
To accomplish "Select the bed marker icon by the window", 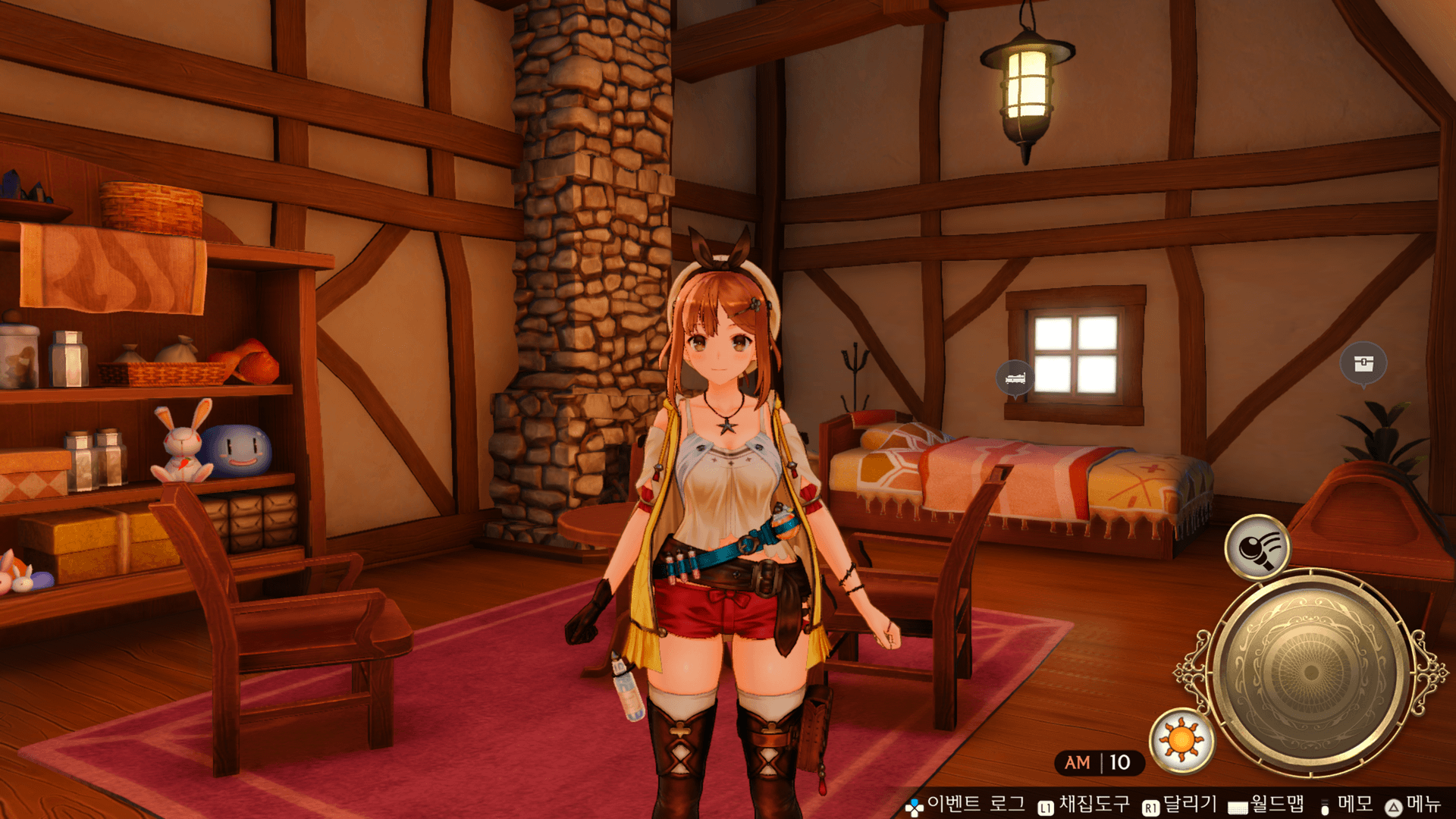I will pyautogui.click(x=1015, y=377).
